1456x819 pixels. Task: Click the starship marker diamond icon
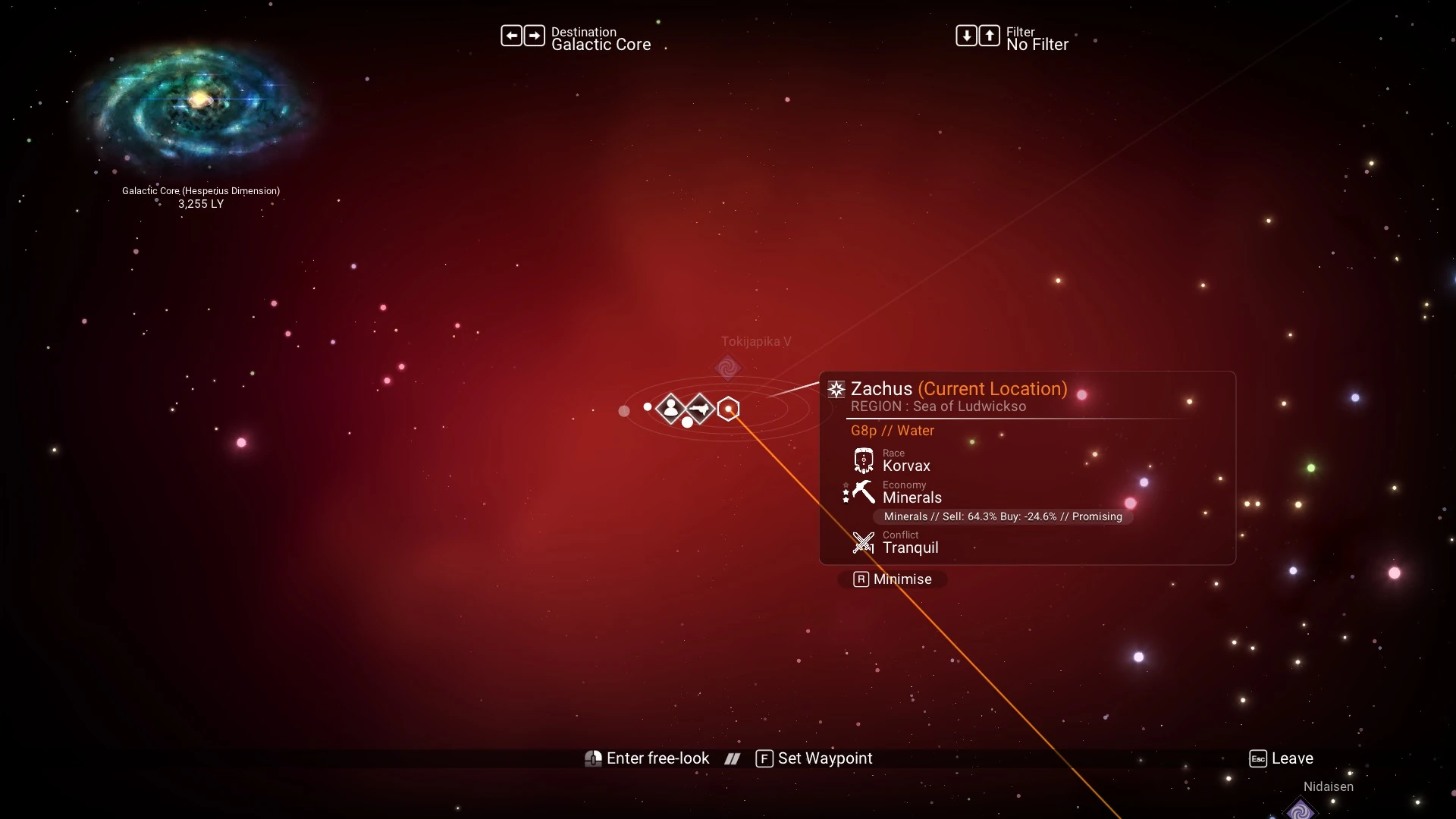tap(700, 409)
